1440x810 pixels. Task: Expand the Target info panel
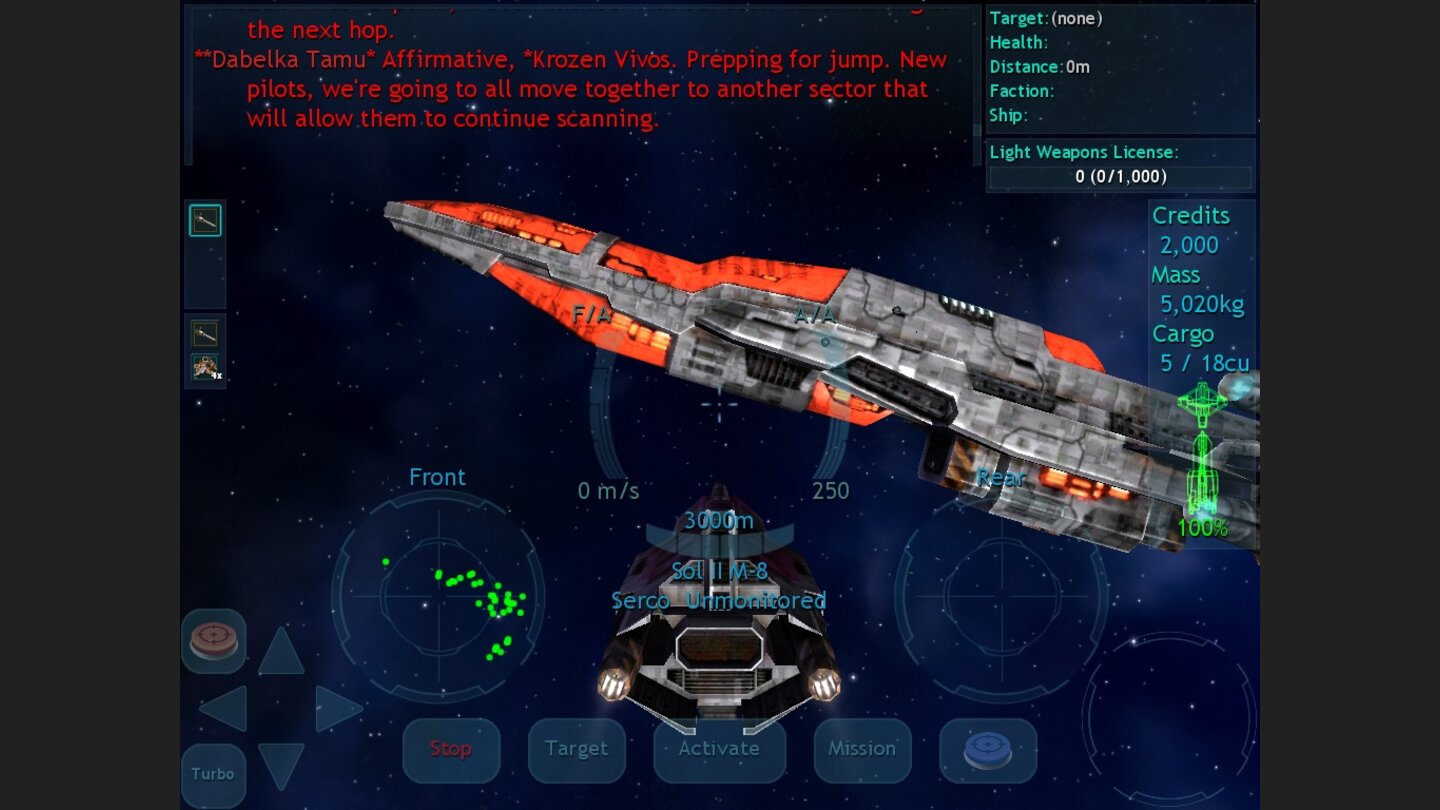[x=1117, y=70]
